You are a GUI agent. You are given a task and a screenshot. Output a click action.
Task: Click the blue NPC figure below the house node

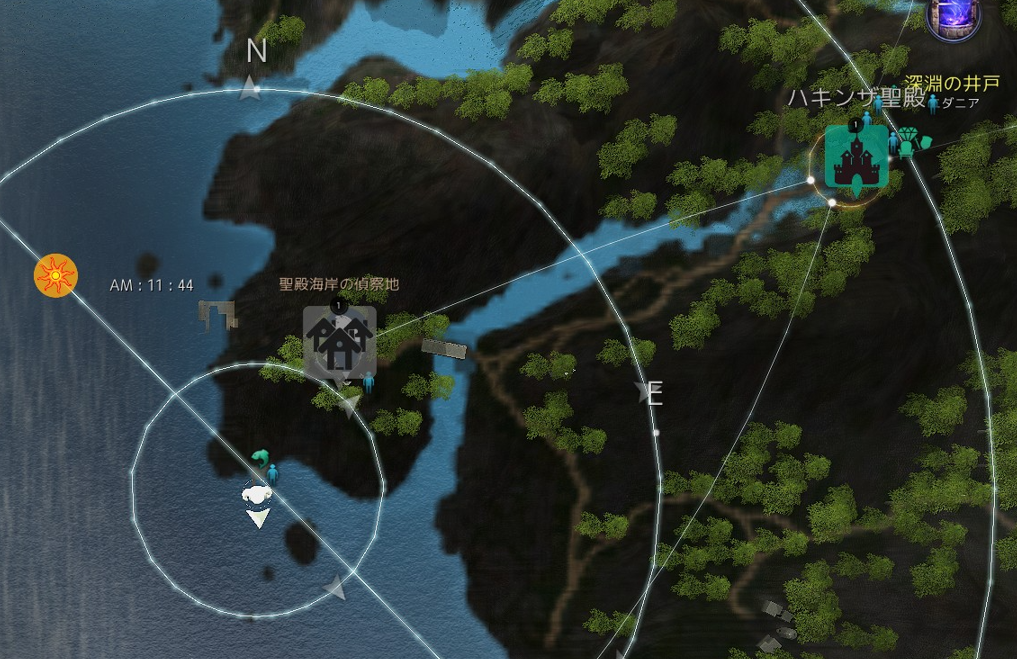coord(368,381)
